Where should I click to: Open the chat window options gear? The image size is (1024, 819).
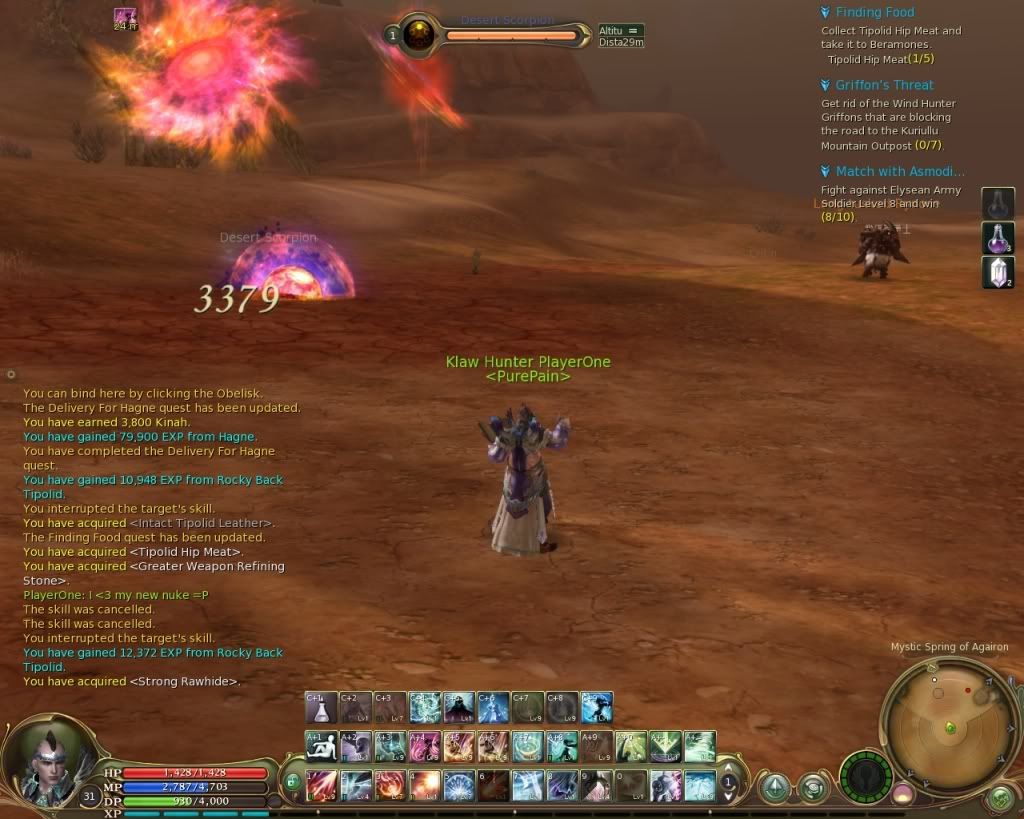11,374
